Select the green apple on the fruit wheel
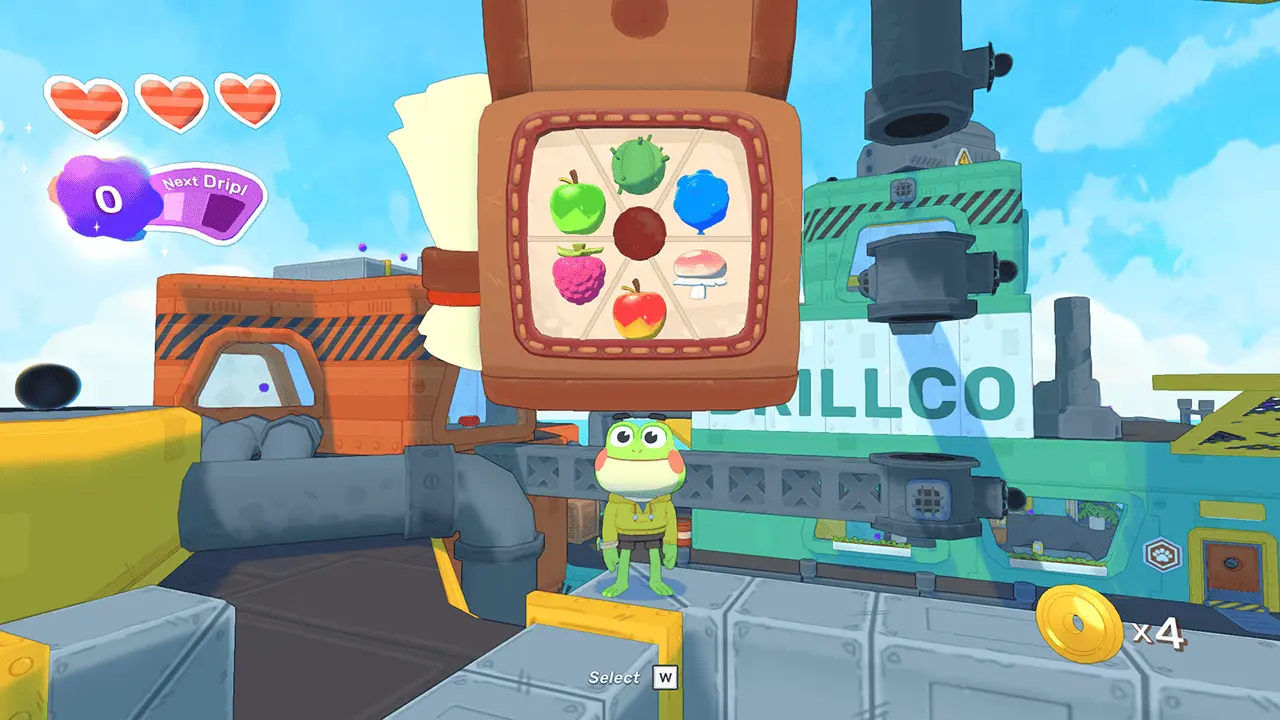 [x=580, y=205]
